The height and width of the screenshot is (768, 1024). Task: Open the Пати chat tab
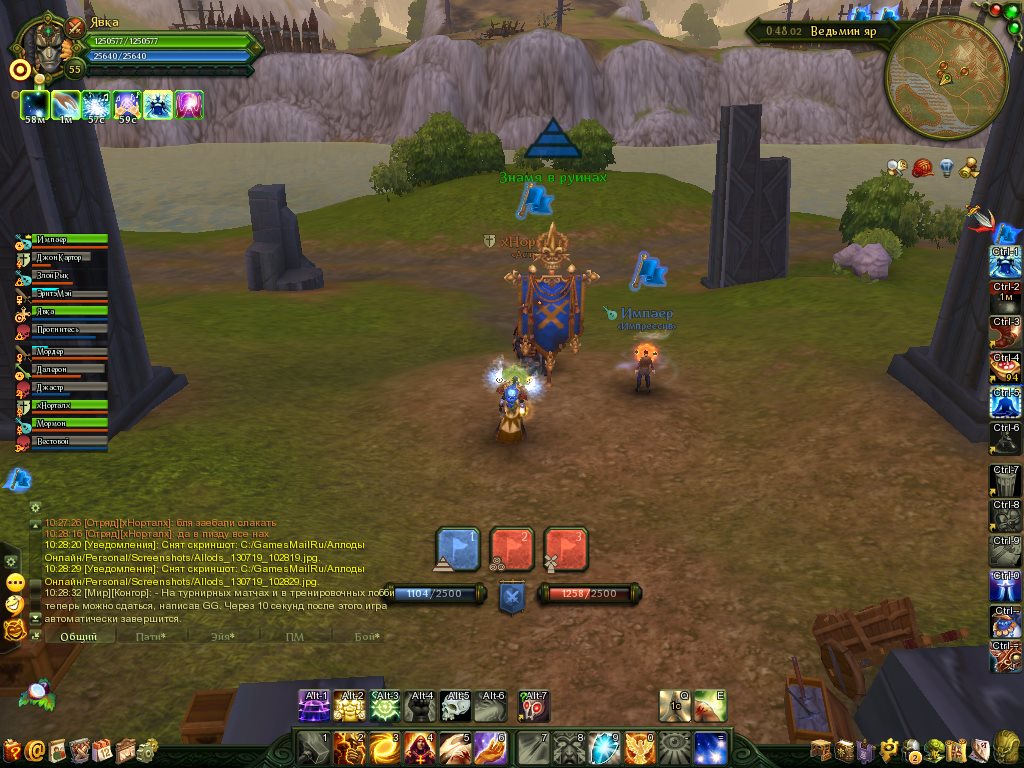pyautogui.click(x=150, y=636)
